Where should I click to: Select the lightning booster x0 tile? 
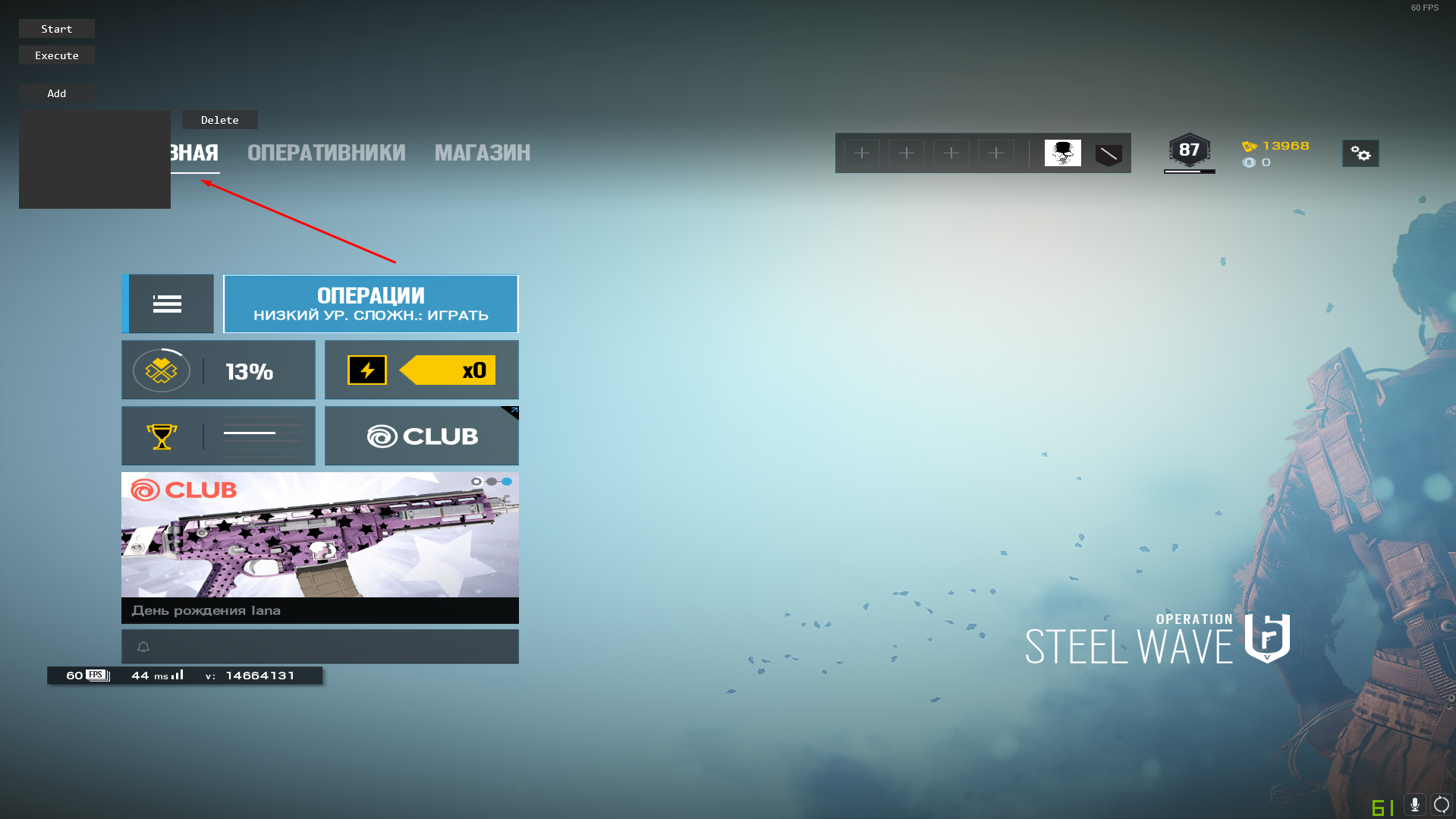[x=422, y=370]
